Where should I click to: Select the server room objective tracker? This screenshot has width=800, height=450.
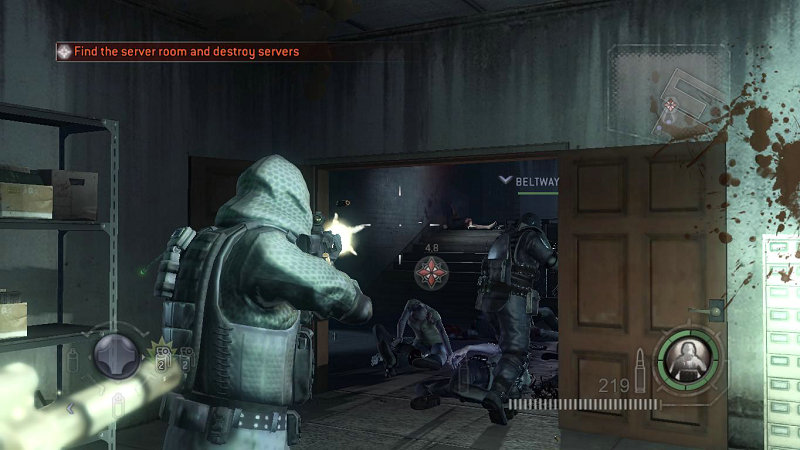[180, 51]
